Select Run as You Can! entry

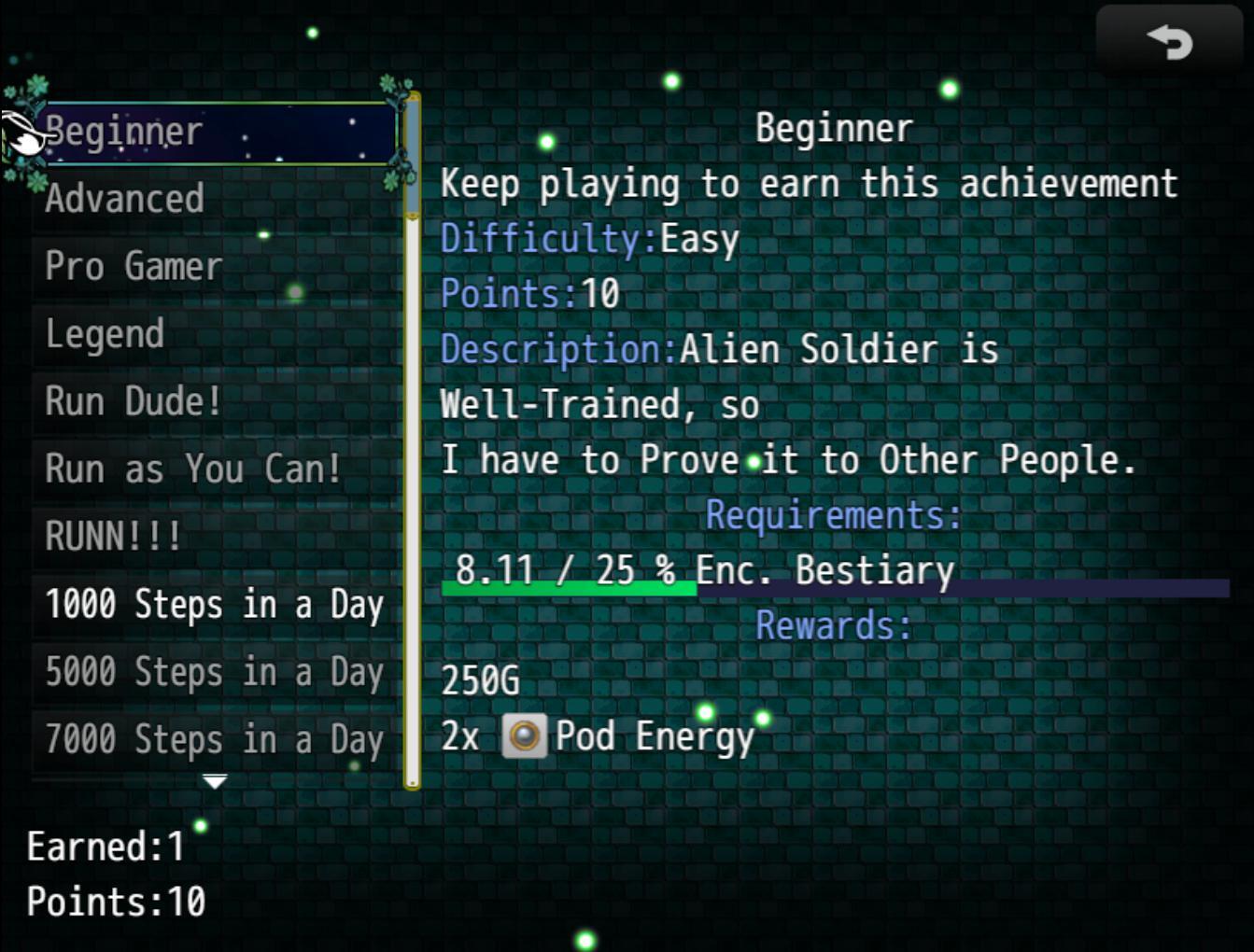point(217,469)
